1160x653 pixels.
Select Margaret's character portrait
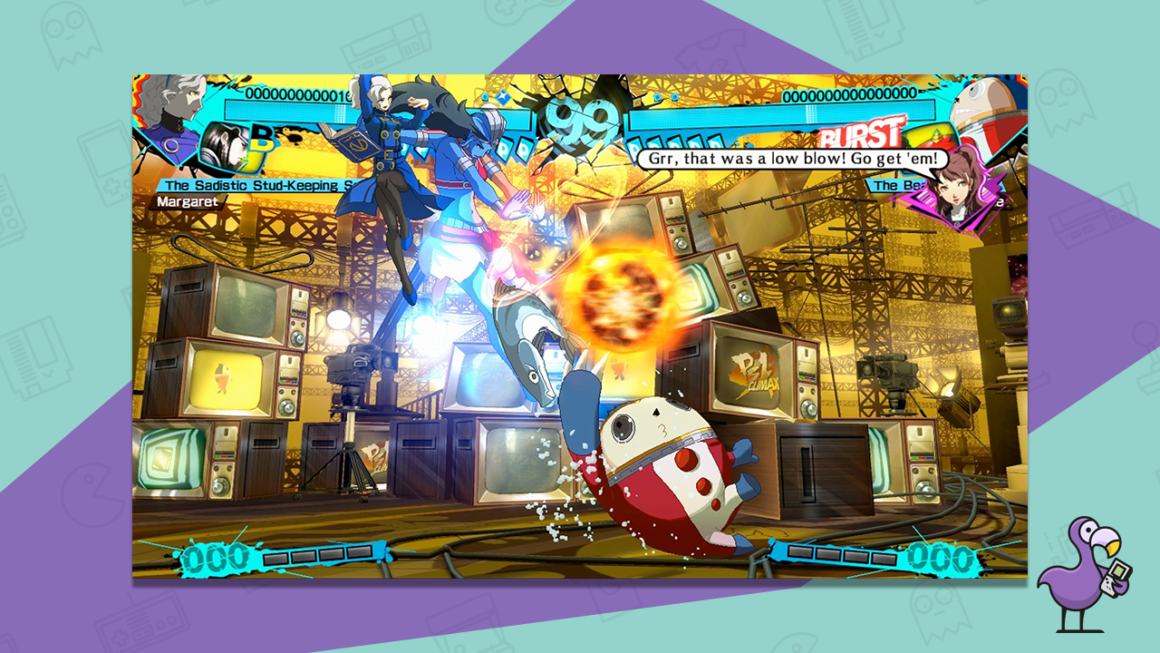click(167, 106)
